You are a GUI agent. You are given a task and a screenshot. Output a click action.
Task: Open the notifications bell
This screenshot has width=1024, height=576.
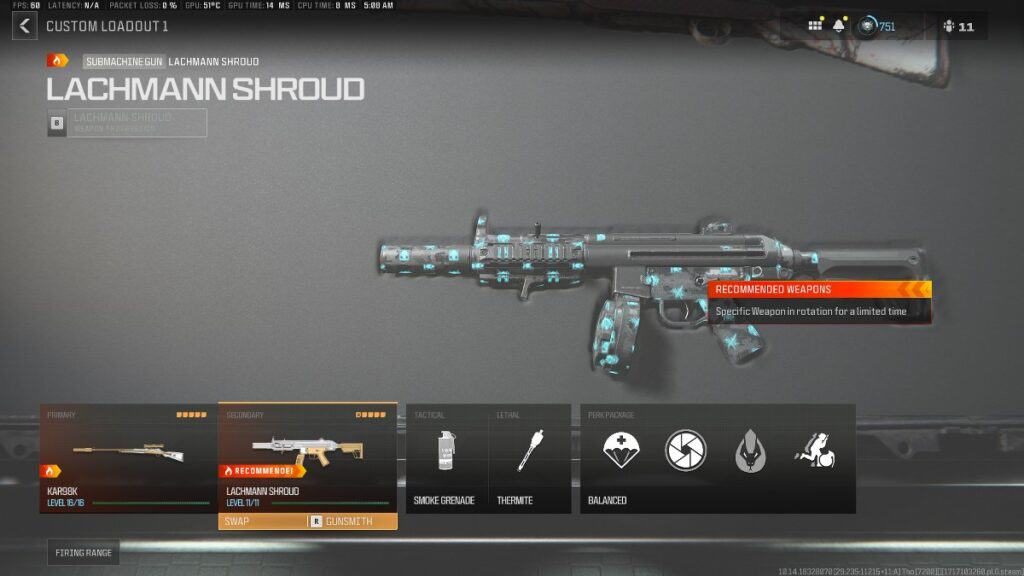838,26
